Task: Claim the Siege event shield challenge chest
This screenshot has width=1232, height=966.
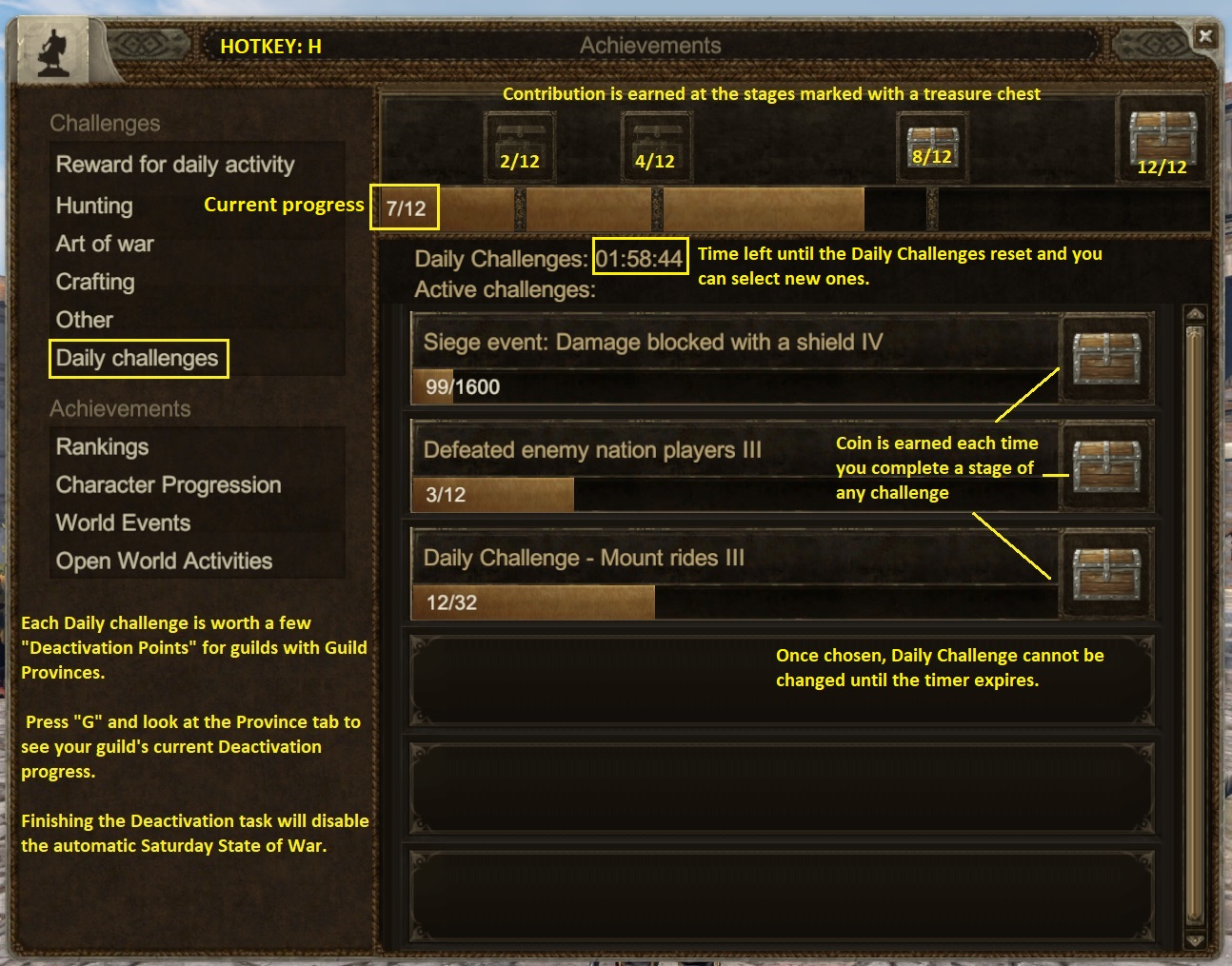Action: click(x=1105, y=357)
